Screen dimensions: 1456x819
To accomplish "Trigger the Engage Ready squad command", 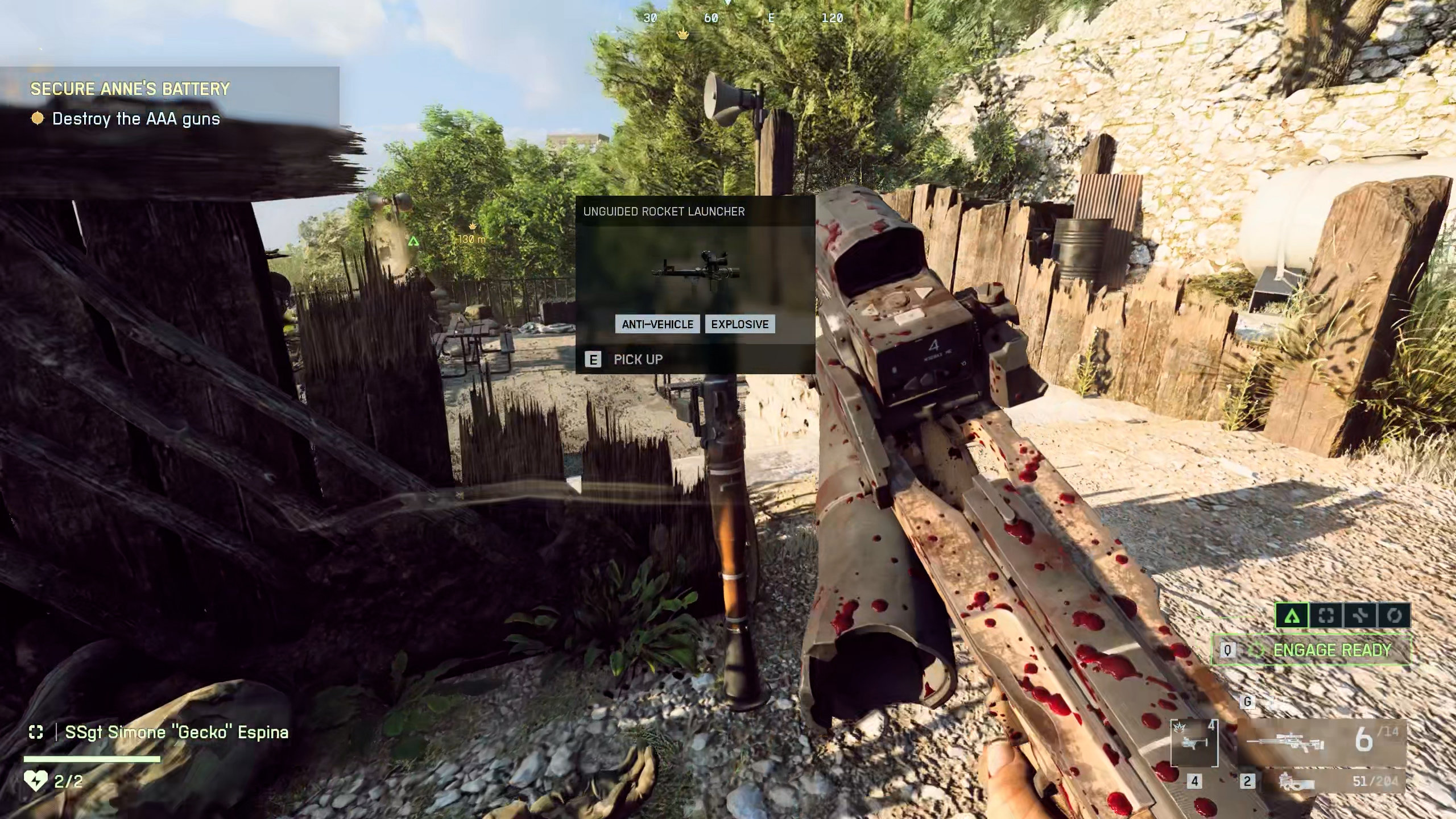I will 1311,650.
